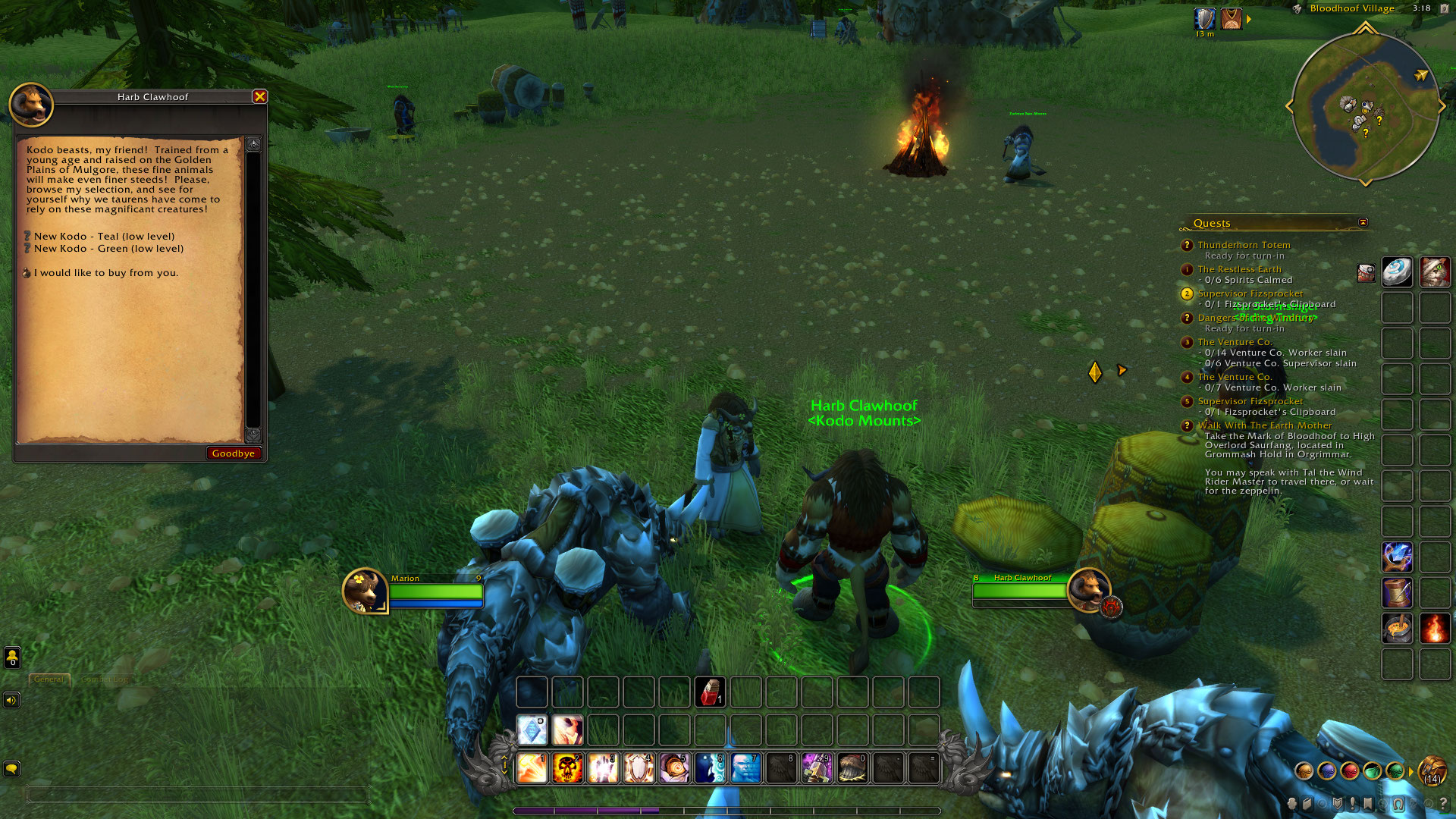1456x819 pixels.
Task: Switch to the General chat tab
Action: (49, 680)
